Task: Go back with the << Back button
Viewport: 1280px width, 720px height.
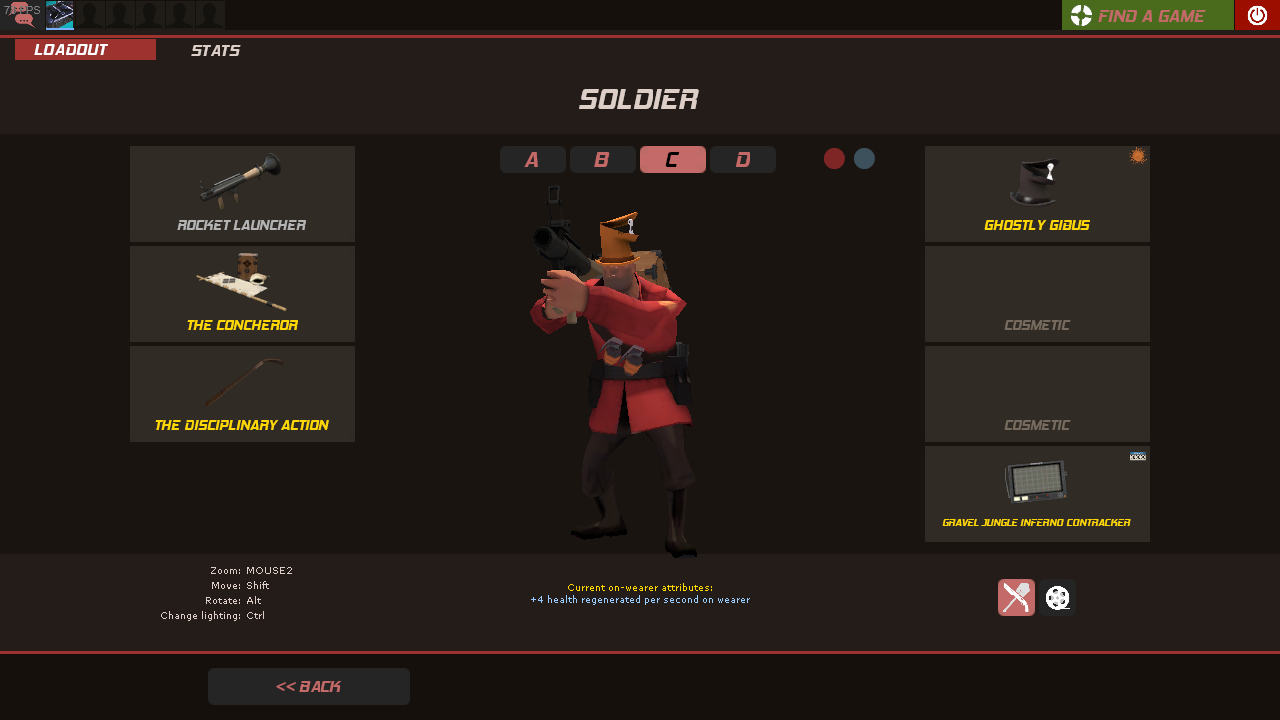Action: click(308, 687)
